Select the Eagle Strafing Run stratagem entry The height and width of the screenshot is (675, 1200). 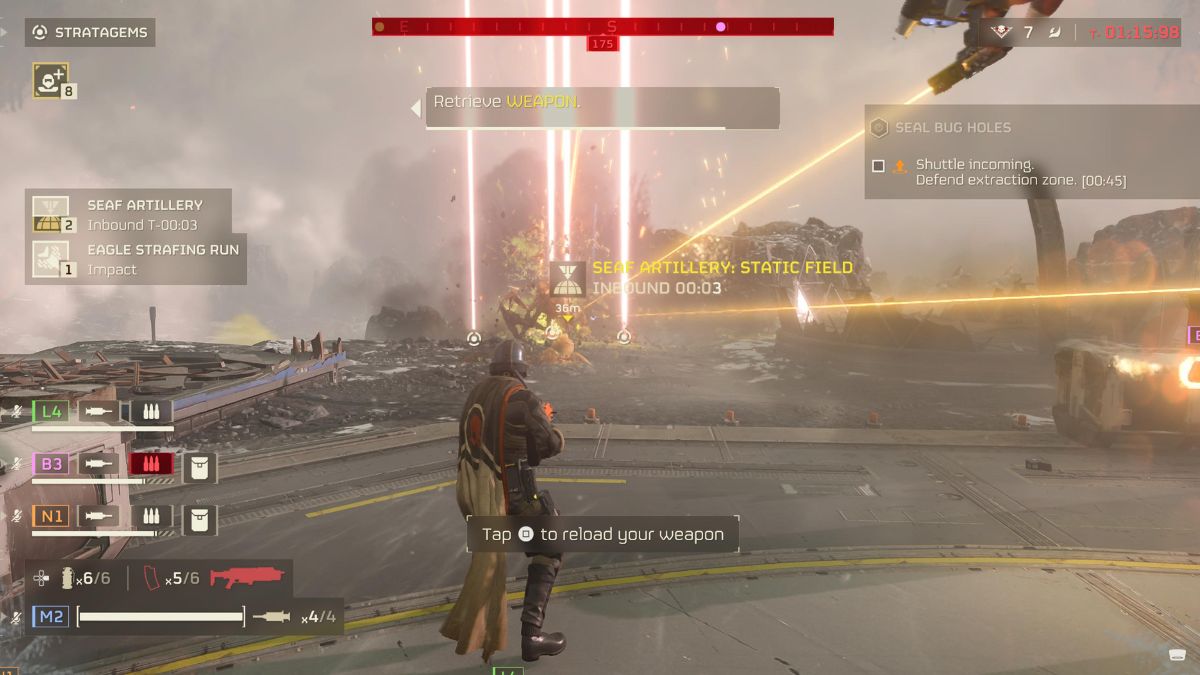(x=137, y=259)
